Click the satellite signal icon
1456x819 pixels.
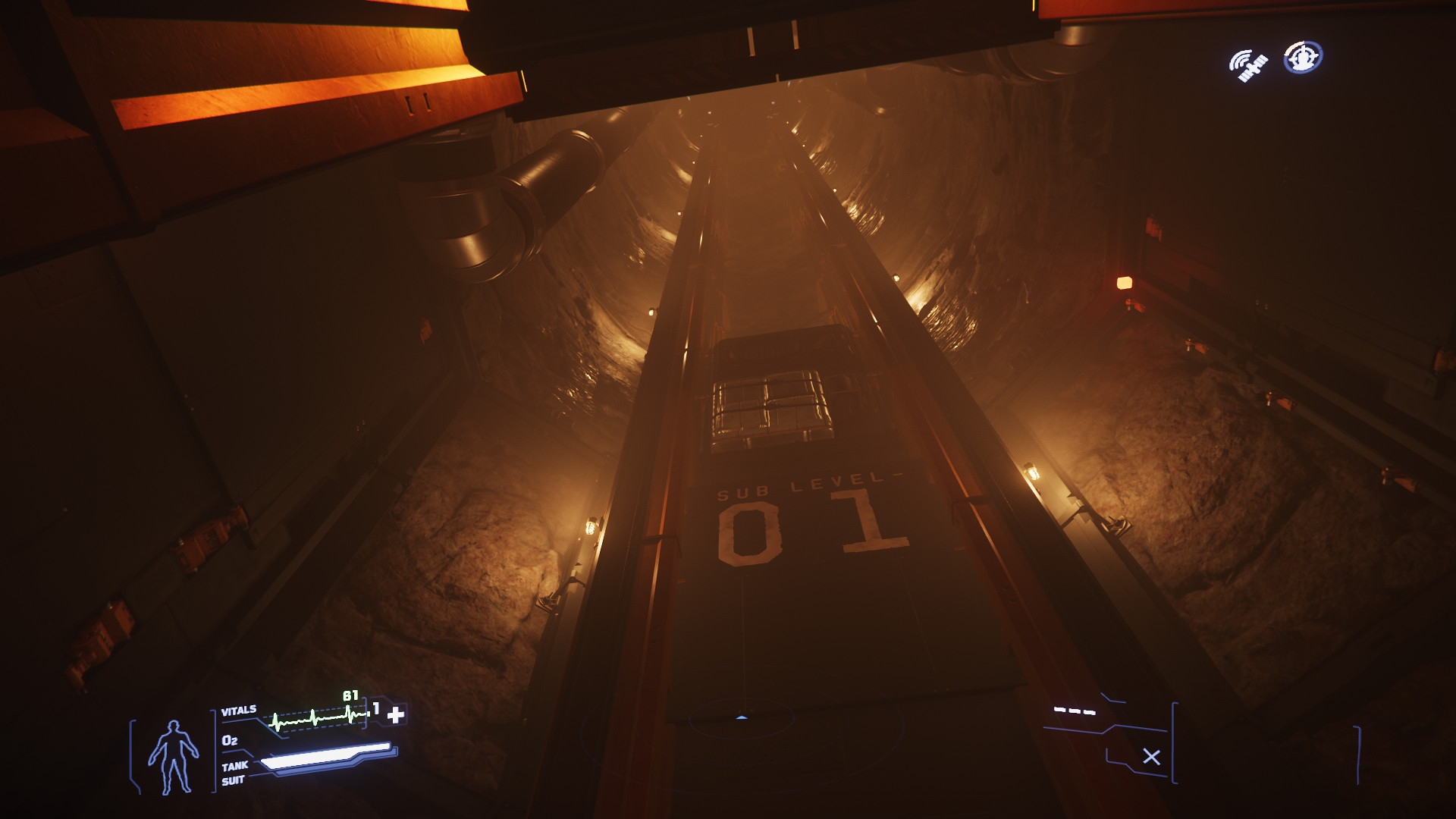pos(1248,64)
